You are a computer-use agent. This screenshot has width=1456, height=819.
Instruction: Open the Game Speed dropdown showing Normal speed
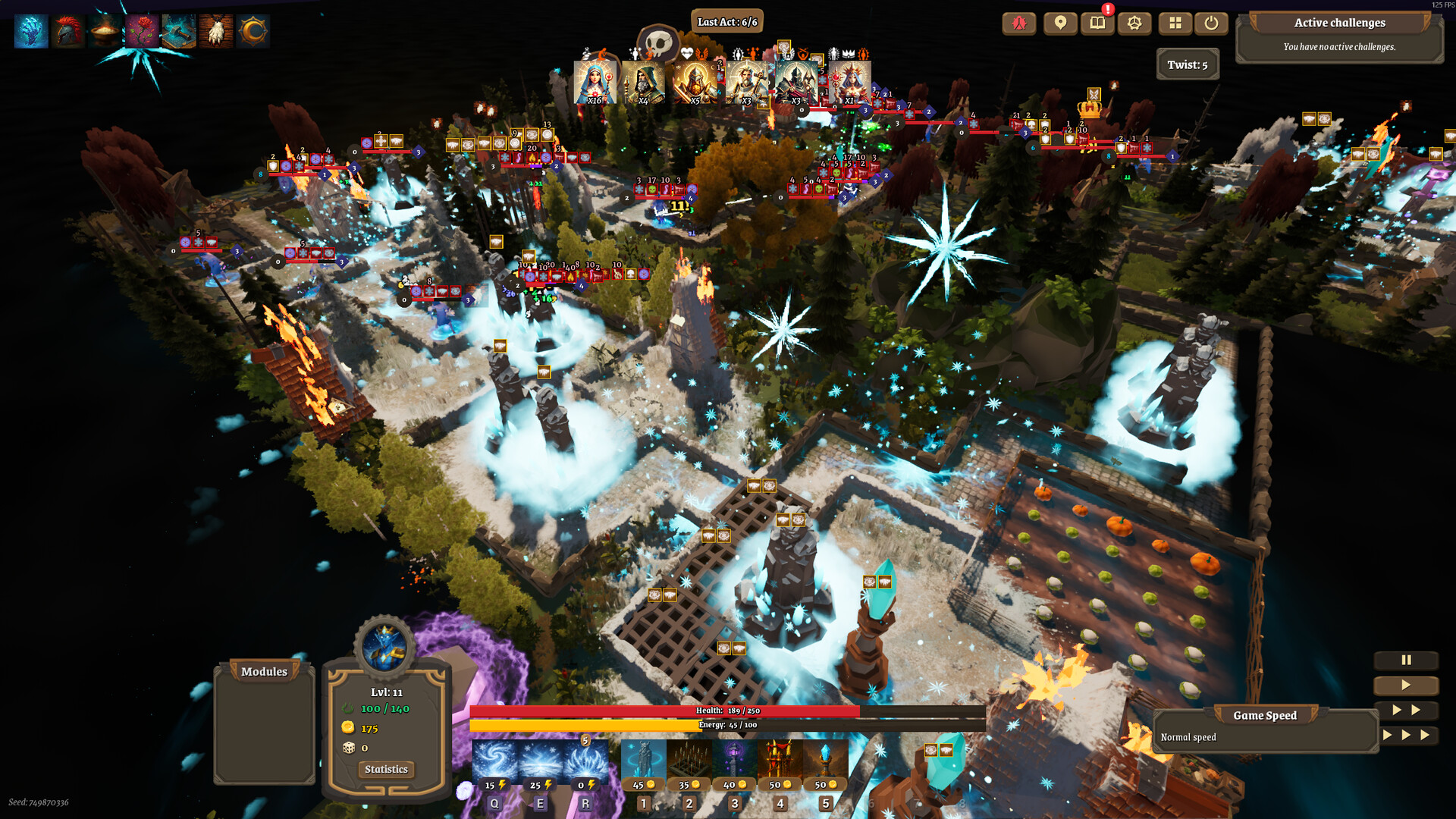1264,715
